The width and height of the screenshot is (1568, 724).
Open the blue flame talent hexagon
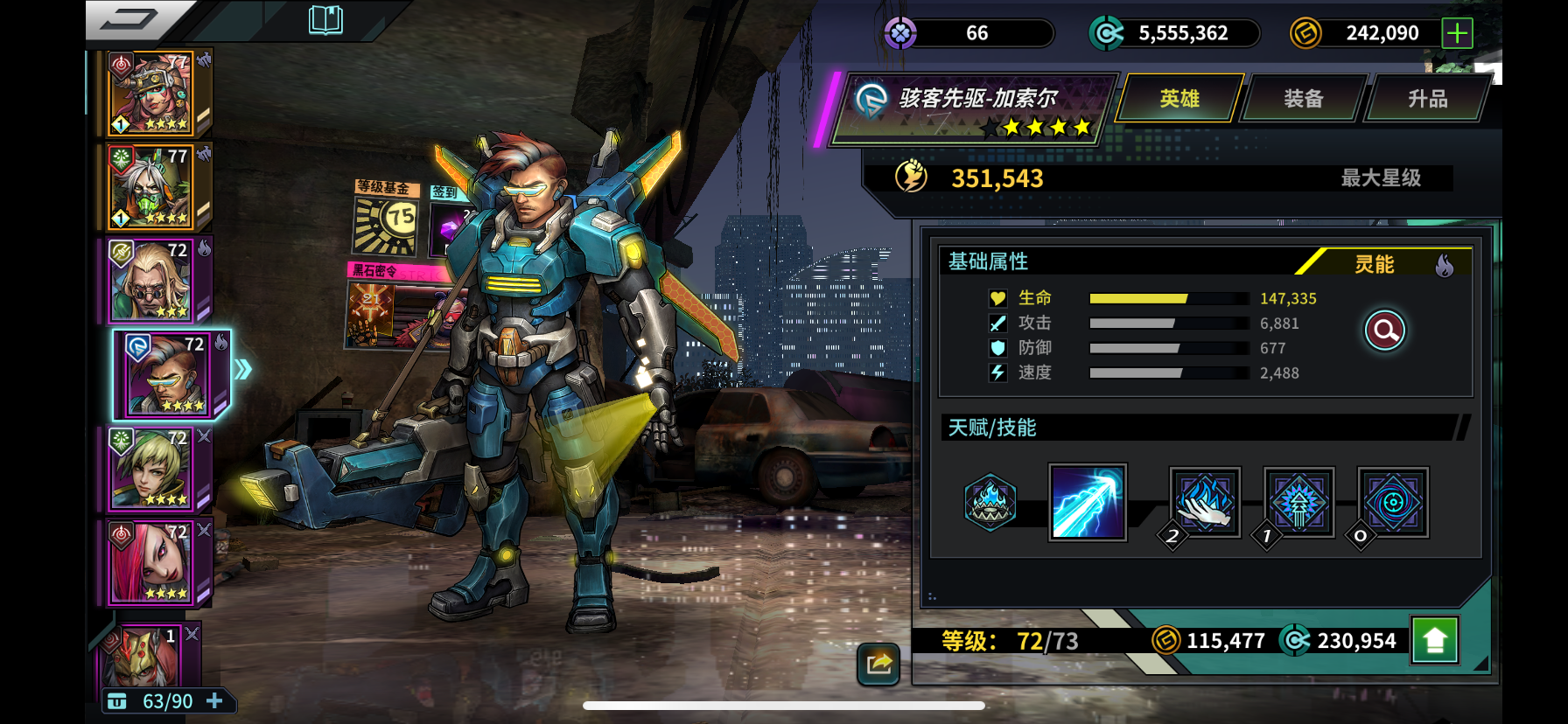pyautogui.click(x=990, y=503)
